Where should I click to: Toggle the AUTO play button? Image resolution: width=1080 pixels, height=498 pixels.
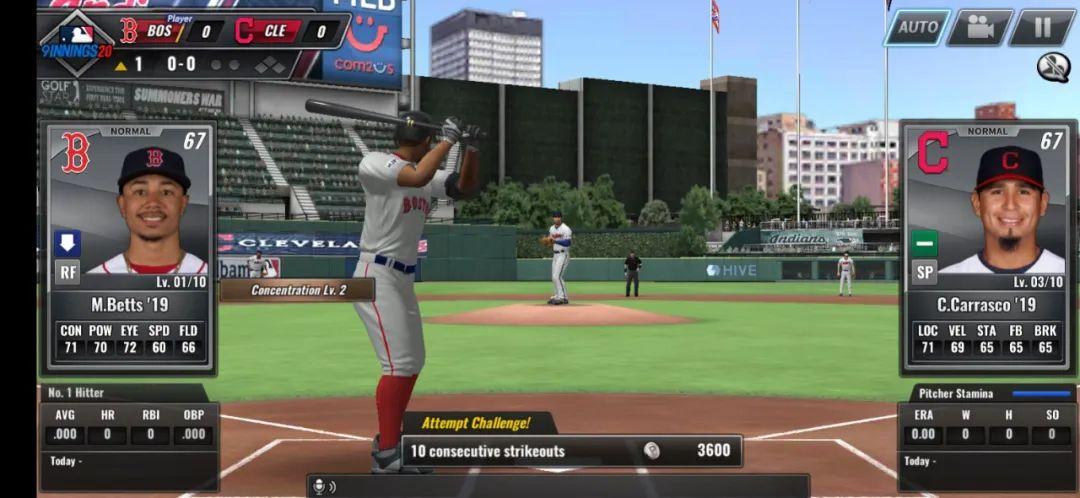coord(917,27)
